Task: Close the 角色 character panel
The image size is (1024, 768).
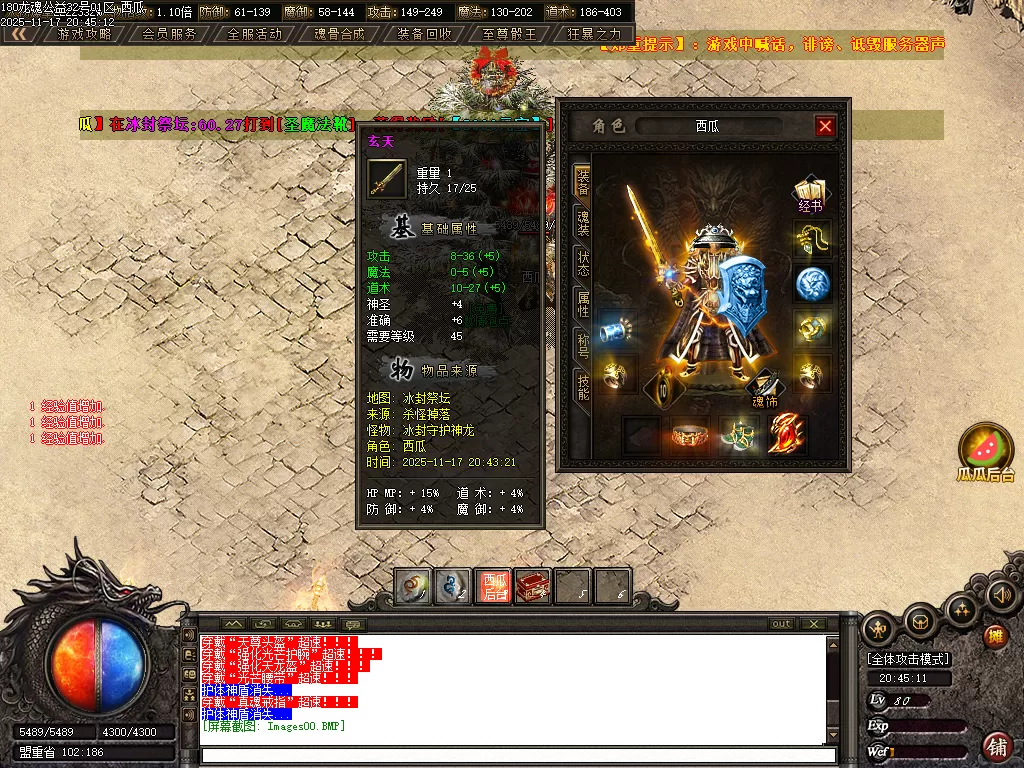Action: click(825, 126)
